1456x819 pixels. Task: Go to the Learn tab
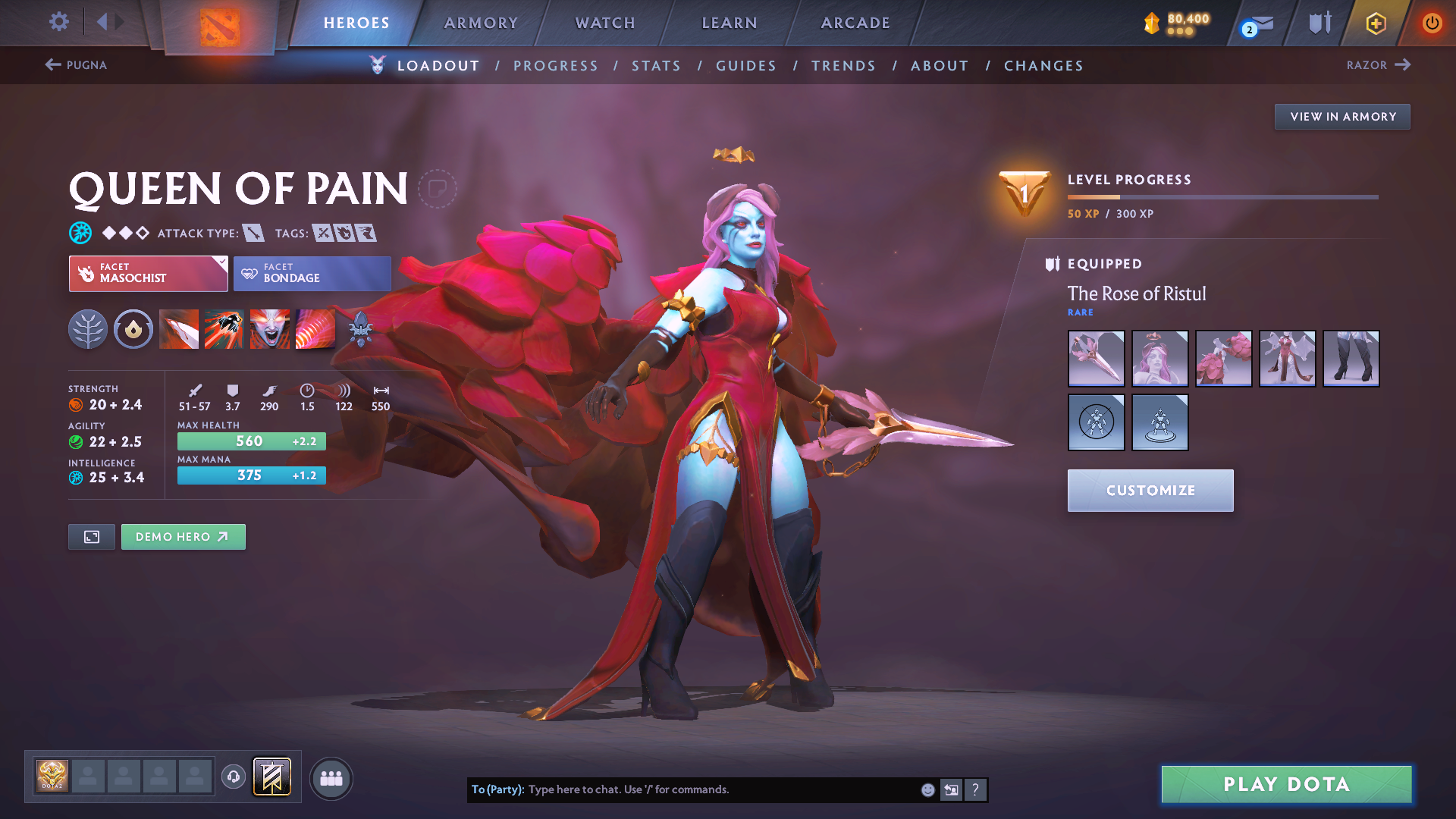(x=730, y=23)
